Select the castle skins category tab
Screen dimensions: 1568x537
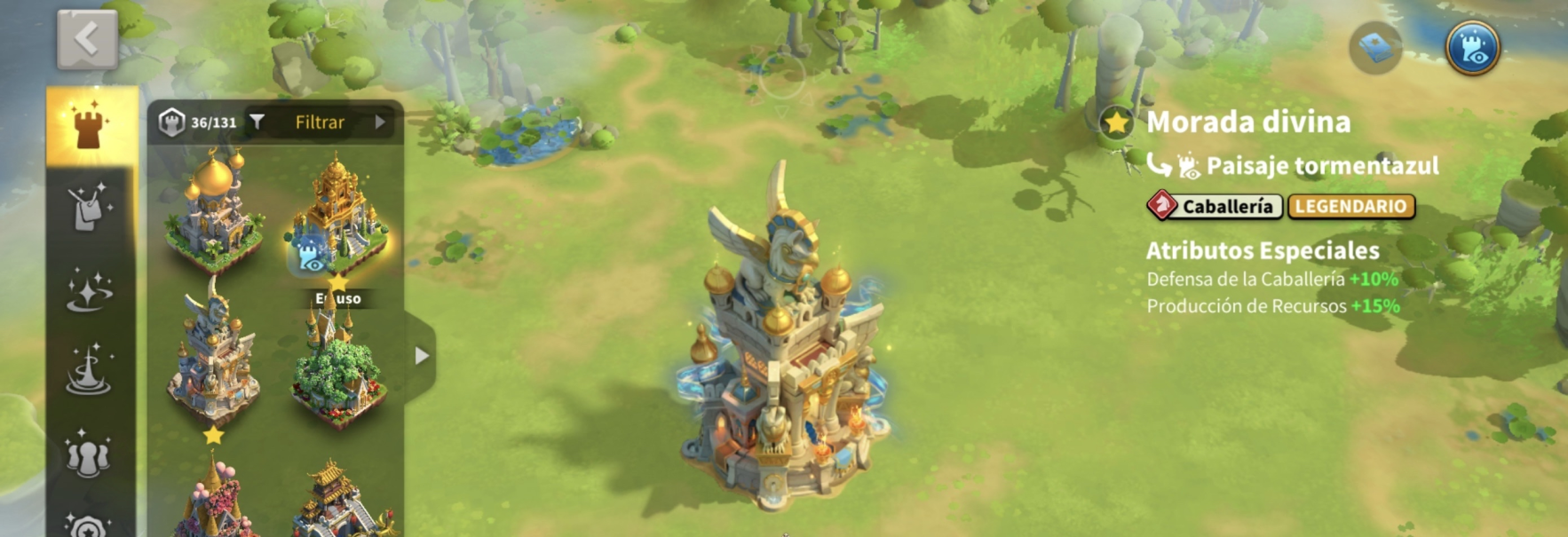pos(90,126)
